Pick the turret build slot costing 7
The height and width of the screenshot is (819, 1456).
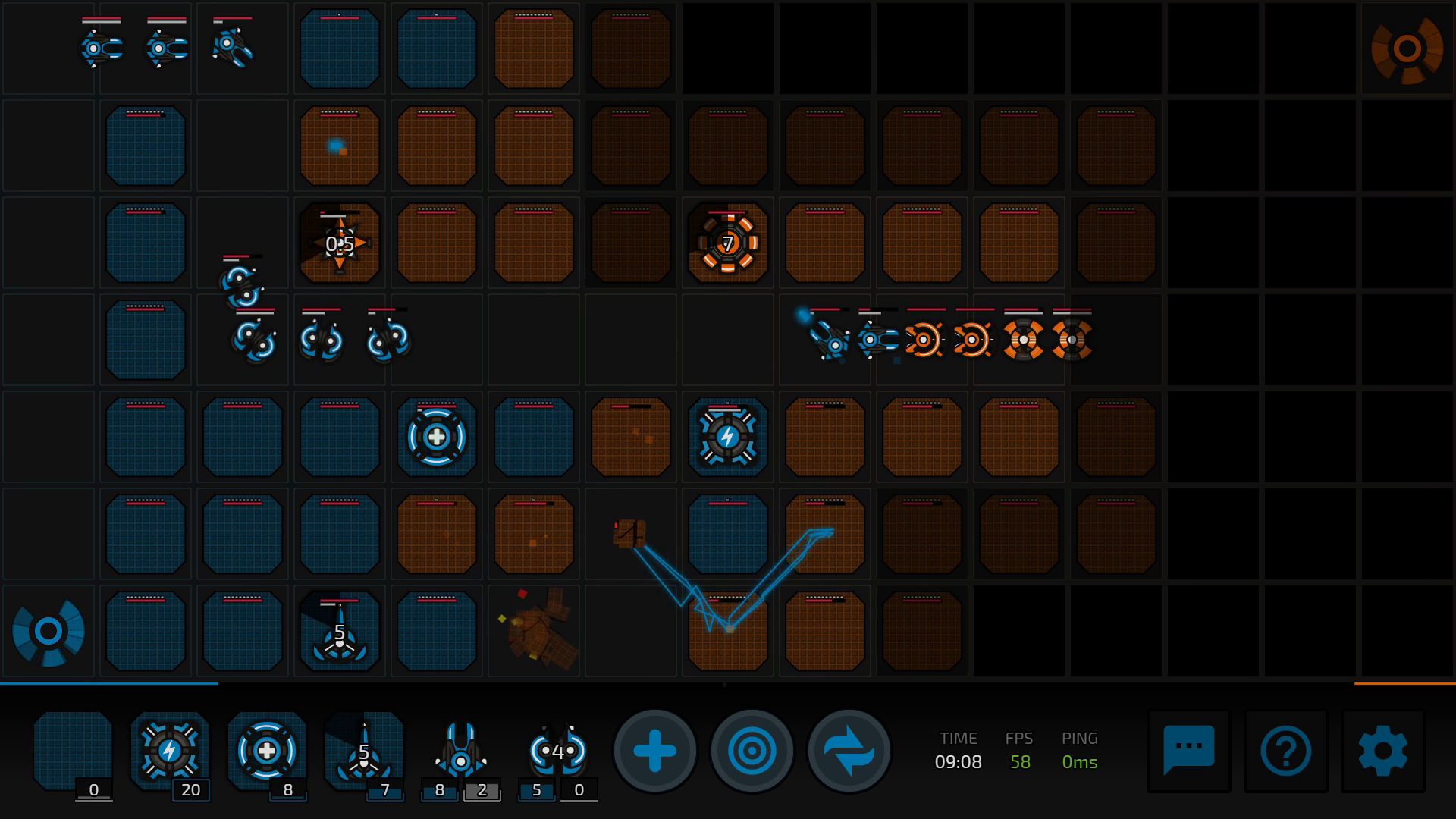(364, 751)
